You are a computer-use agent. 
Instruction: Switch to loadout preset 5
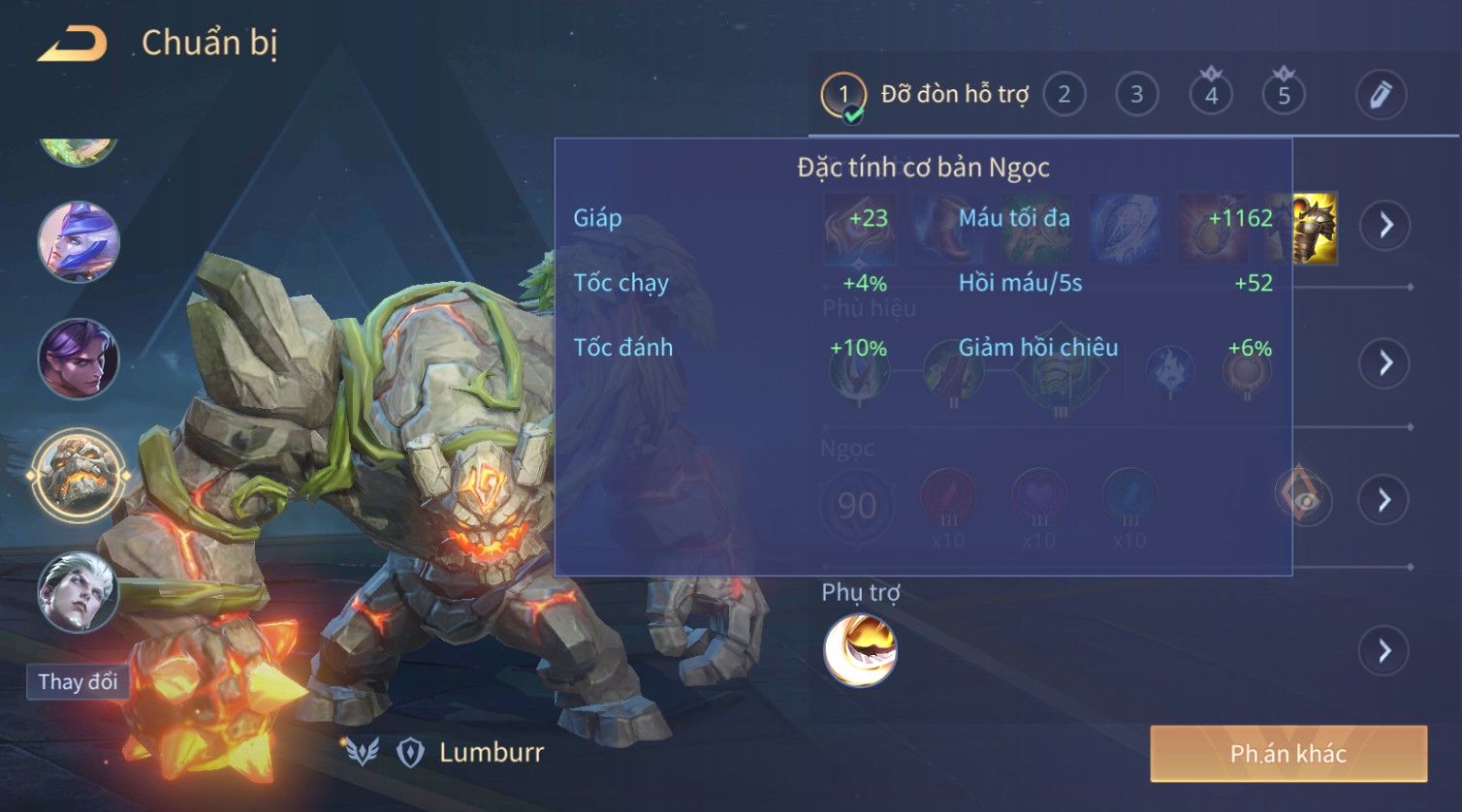click(1284, 95)
